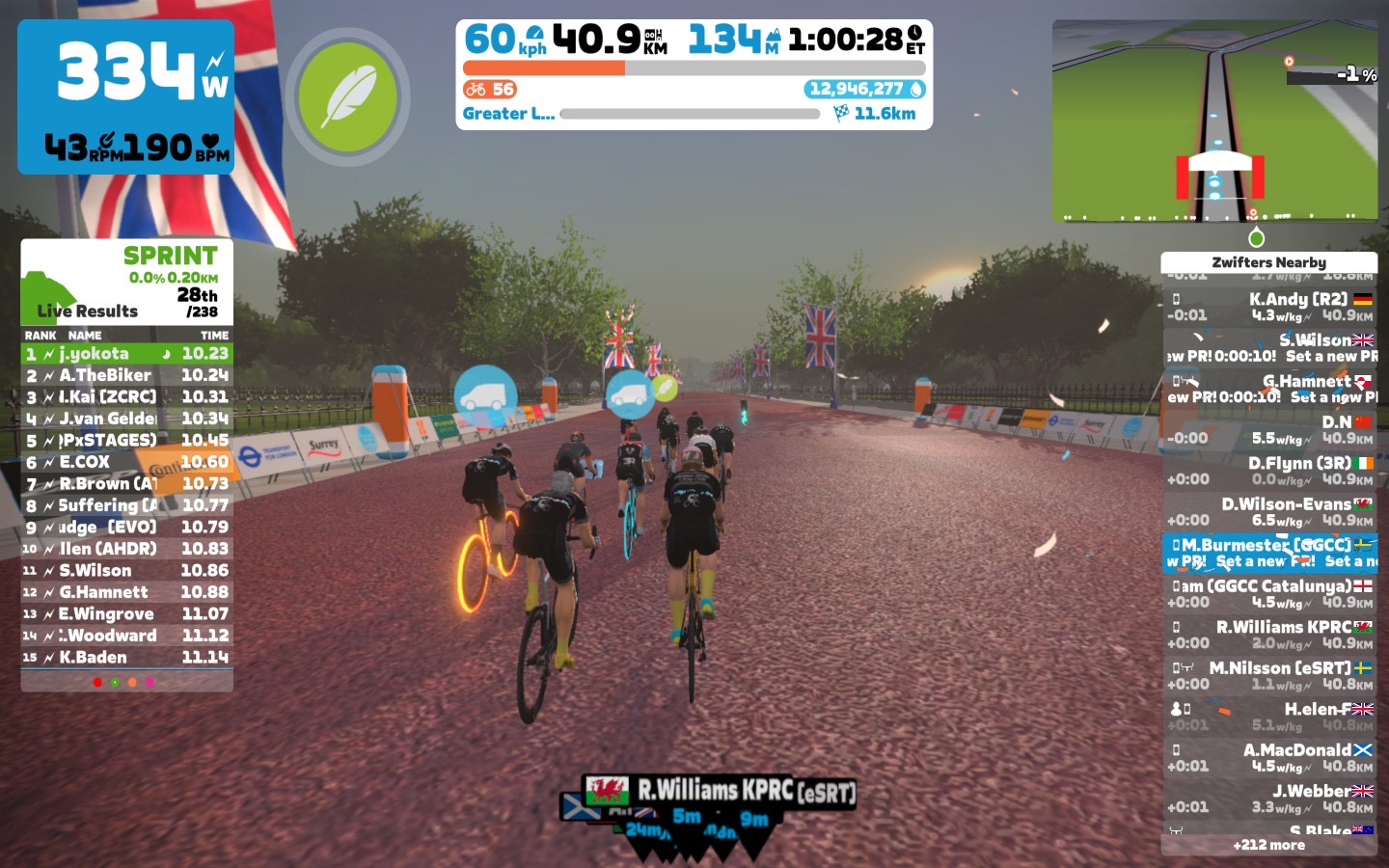Viewport: 1389px width, 868px height.
Task: Select K.Andy (R2) in Zwifters Nearby
Action: click(1268, 307)
